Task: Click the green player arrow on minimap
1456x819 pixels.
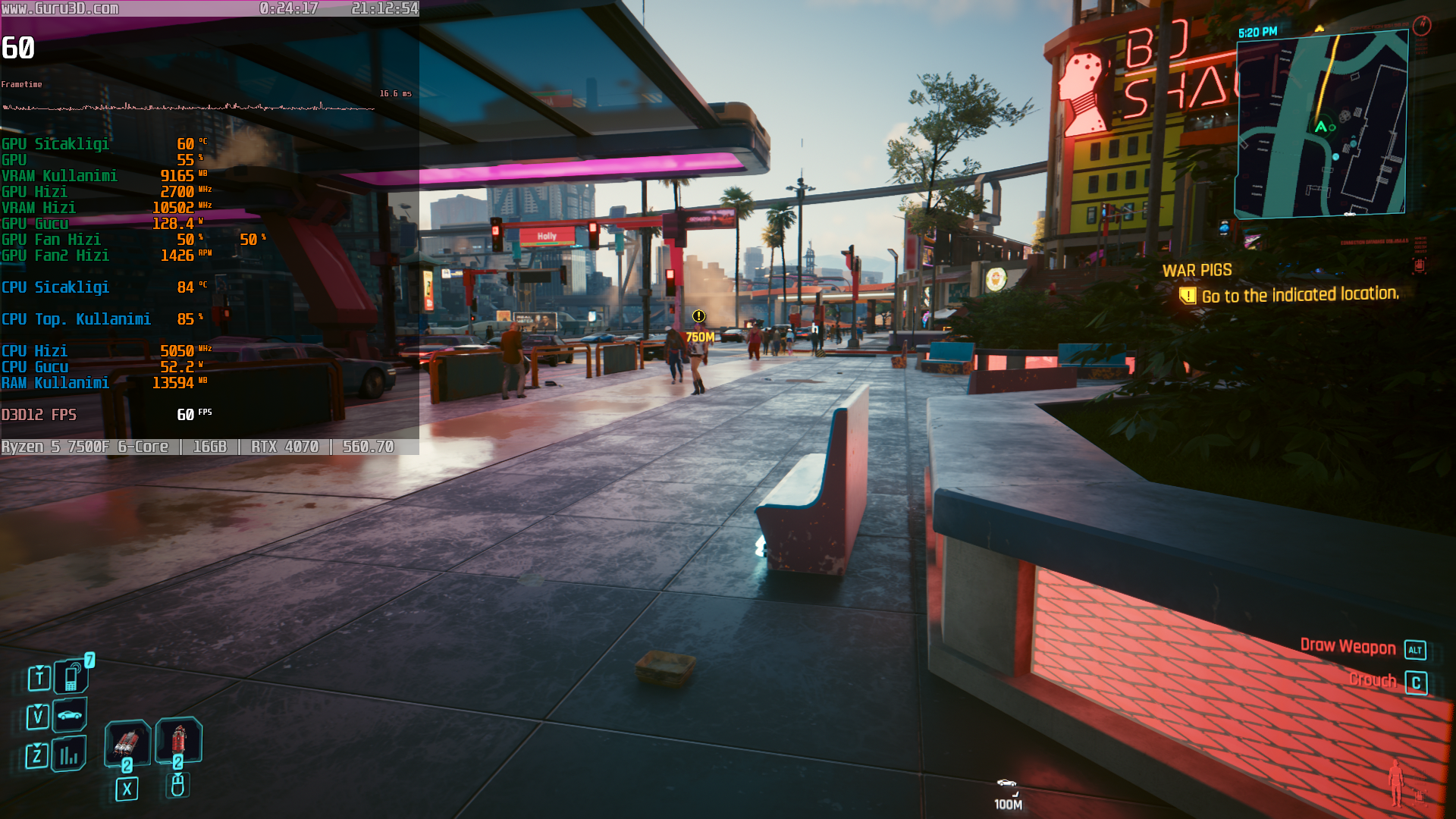Action: coord(1321,127)
